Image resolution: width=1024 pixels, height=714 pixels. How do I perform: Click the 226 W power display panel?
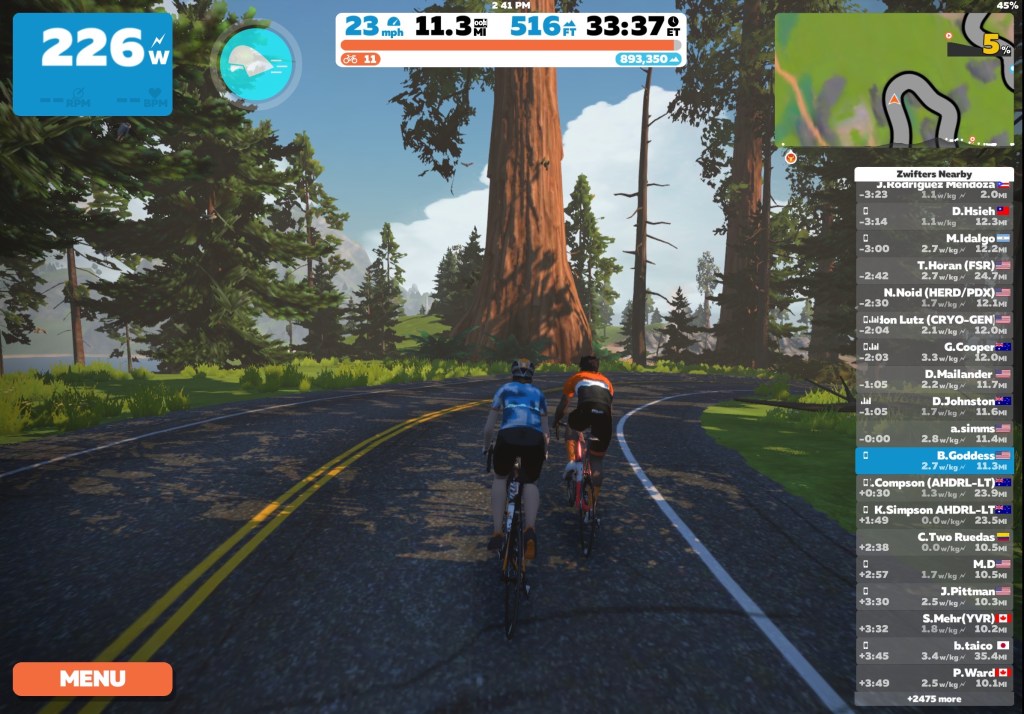pos(92,64)
